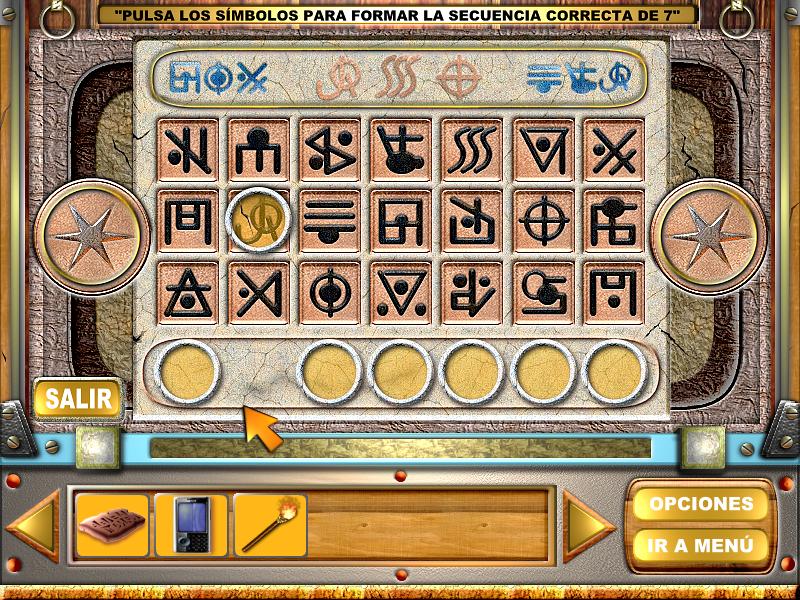
Task: Open the OPCIONES menu
Action: click(700, 503)
